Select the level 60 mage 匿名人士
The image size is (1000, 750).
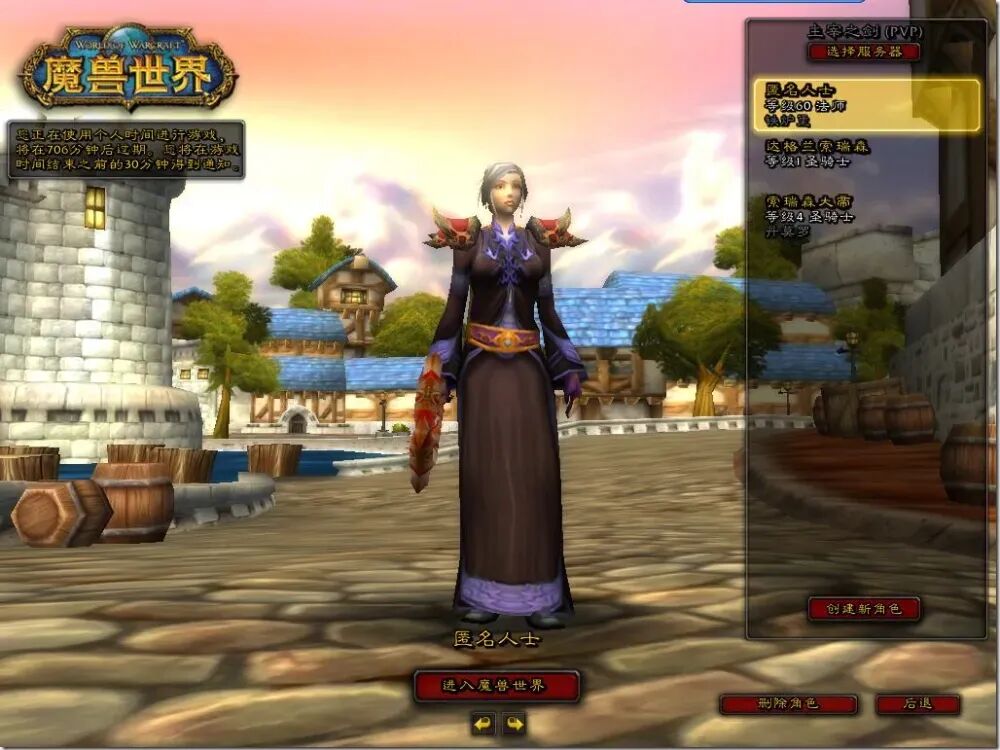coord(866,105)
